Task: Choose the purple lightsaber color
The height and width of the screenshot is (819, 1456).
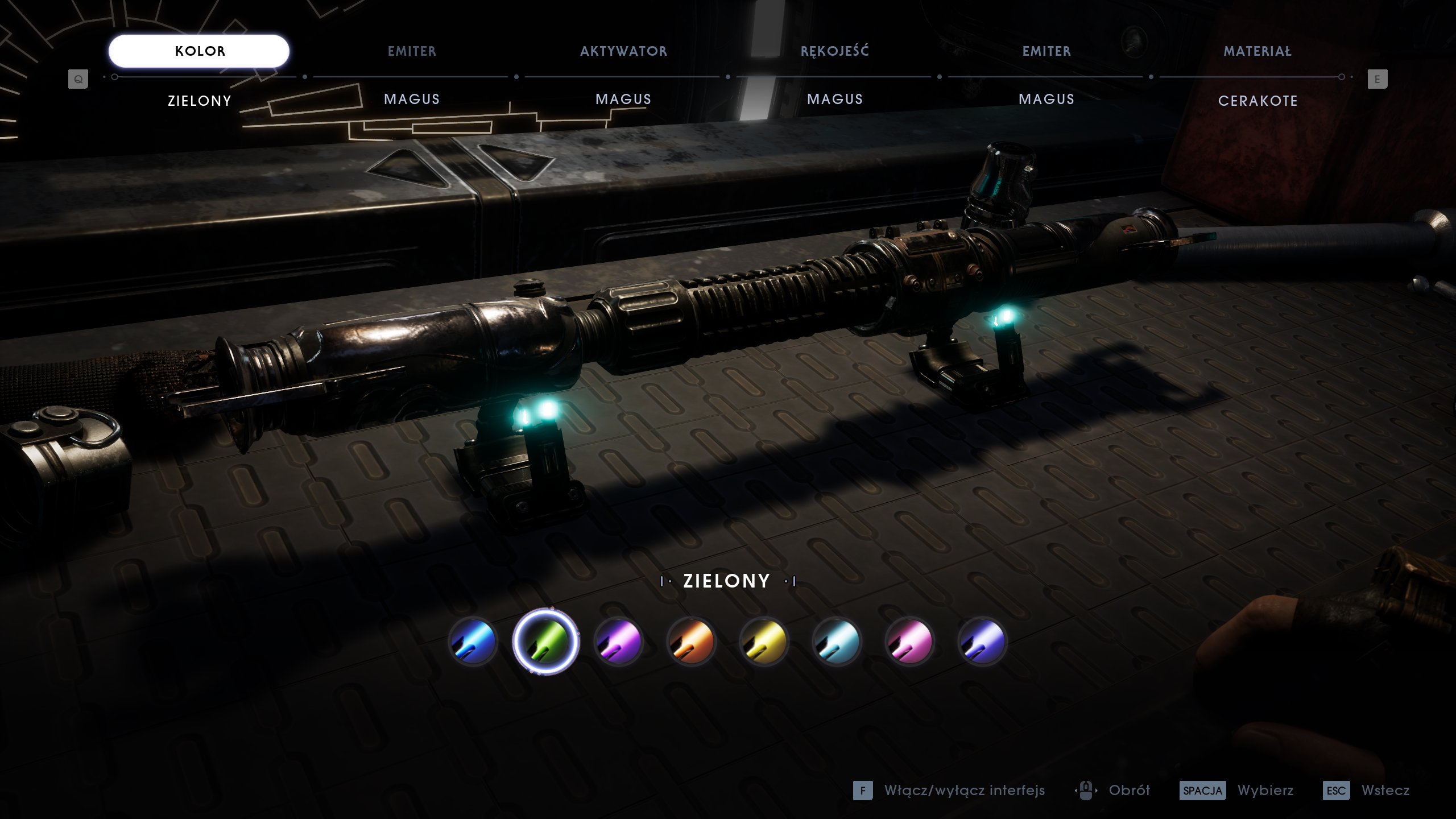Action: [619, 642]
